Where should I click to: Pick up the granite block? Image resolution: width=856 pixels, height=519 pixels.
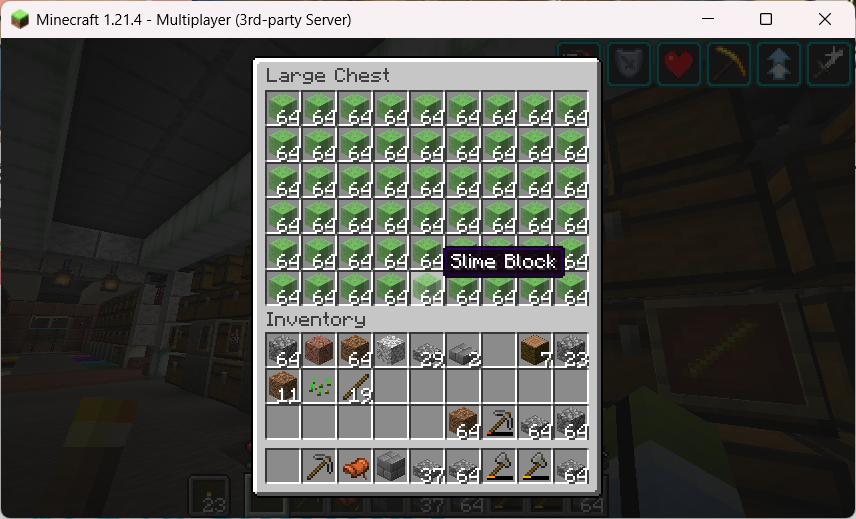(x=320, y=351)
